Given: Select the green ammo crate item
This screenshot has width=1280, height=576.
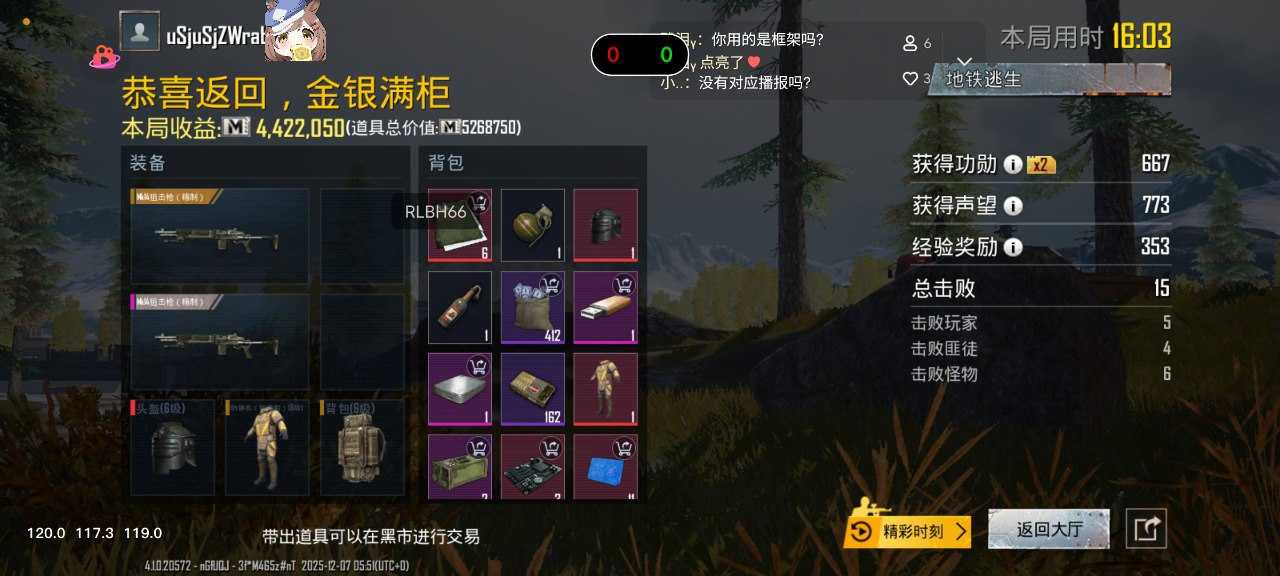Looking at the screenshot, I should click(x=460, y=467).
